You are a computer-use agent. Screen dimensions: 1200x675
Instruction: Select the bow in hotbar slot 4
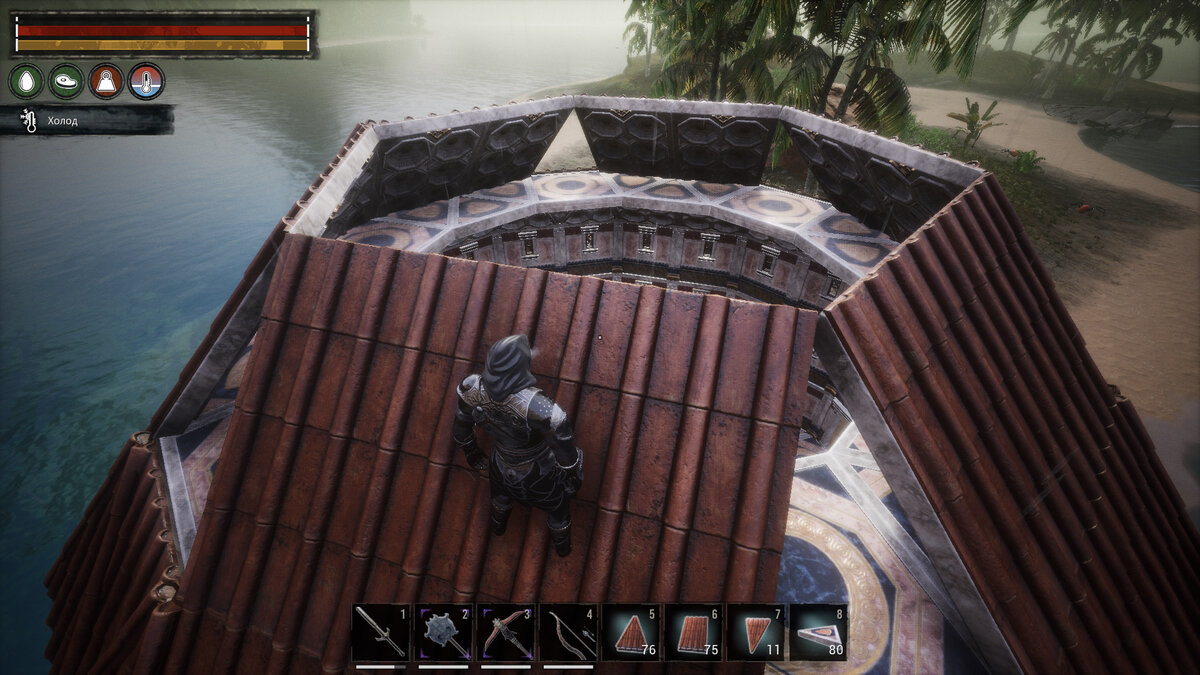568,633
